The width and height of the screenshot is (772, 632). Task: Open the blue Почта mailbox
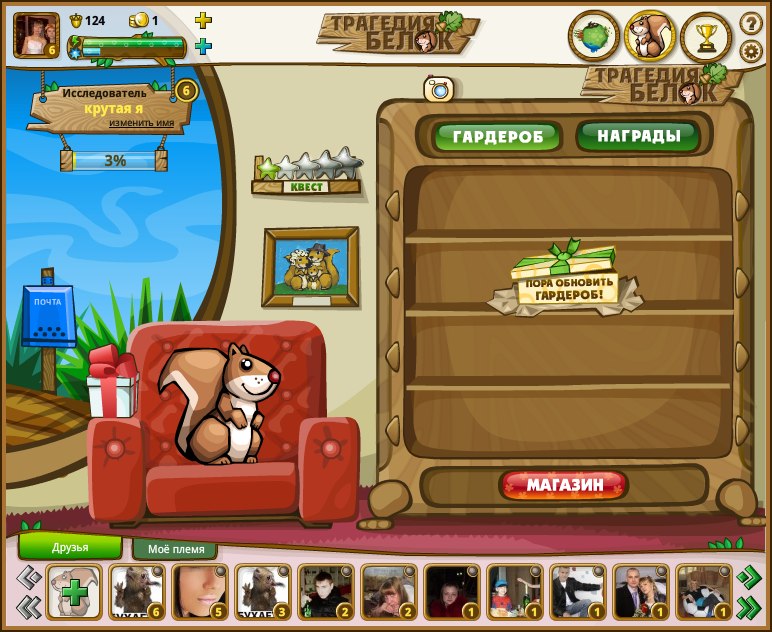[49, 318]
